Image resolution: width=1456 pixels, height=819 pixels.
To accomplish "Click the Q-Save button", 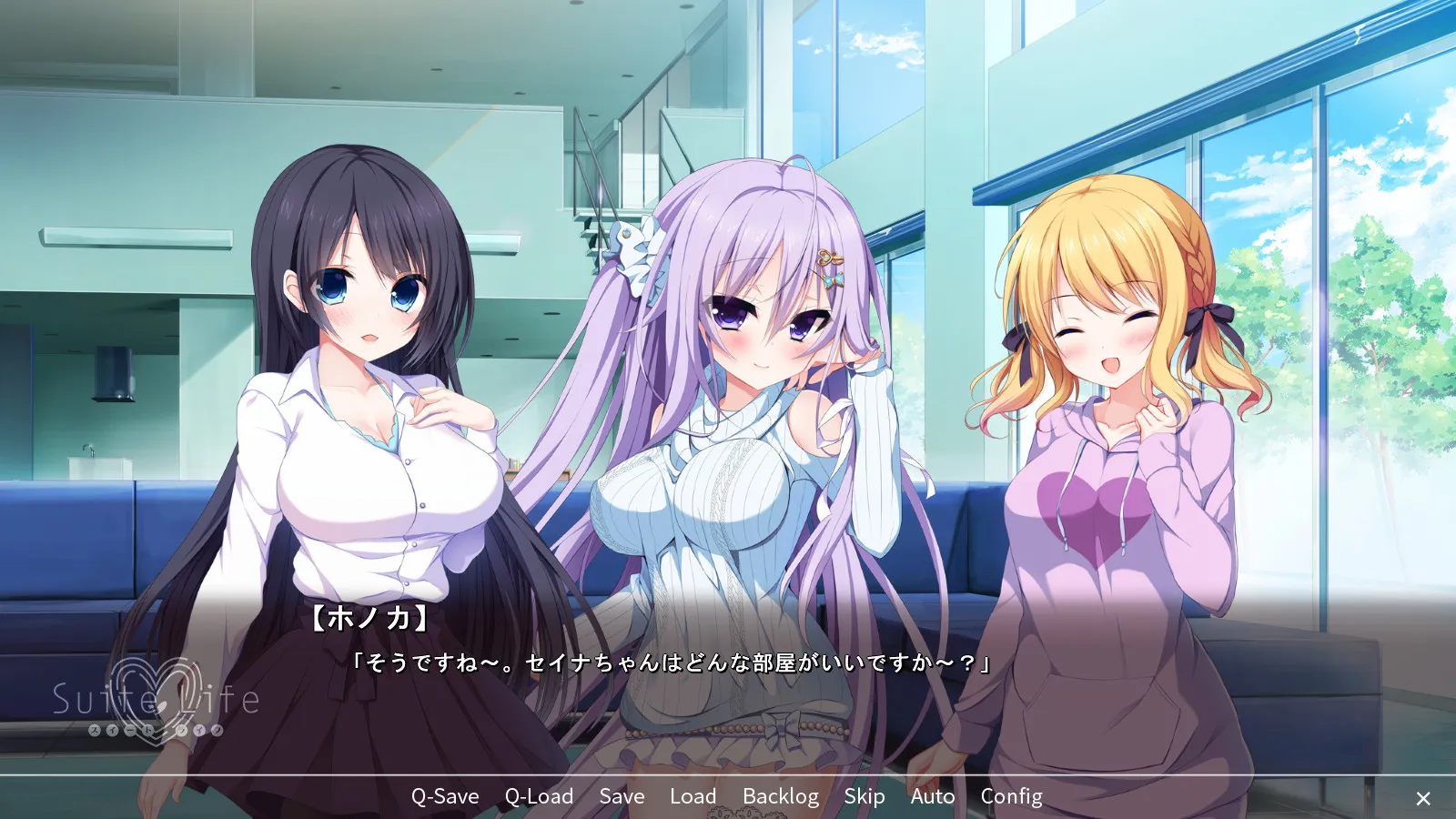I will click(x=445, y=796).
